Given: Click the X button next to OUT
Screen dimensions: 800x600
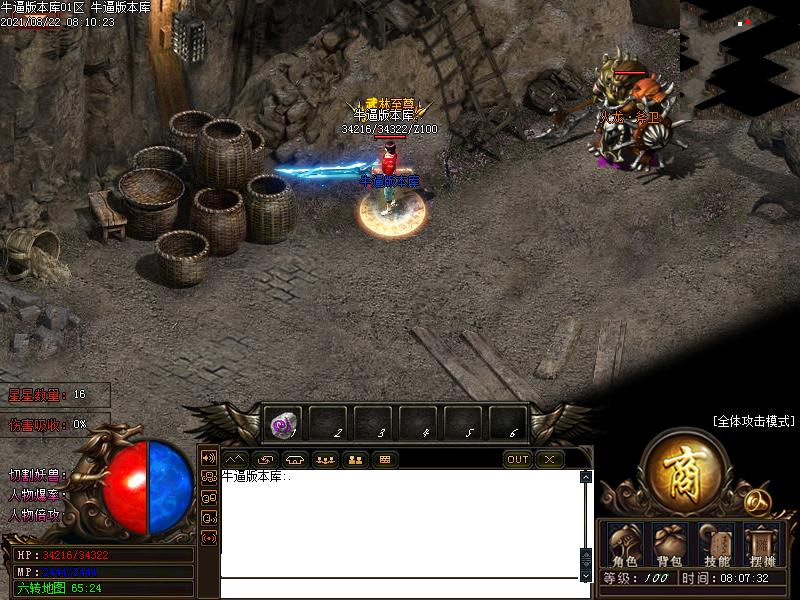Looking at the screenshot, I should (x=549, y=460).
